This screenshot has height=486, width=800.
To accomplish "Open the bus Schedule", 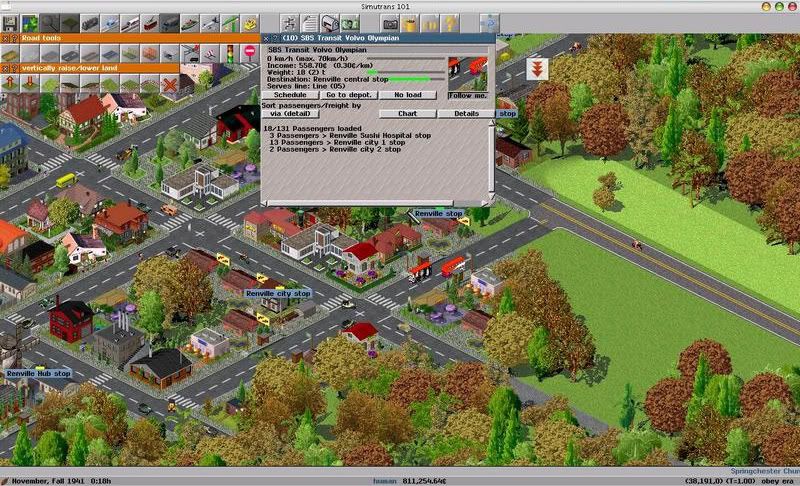I will 291,95.
